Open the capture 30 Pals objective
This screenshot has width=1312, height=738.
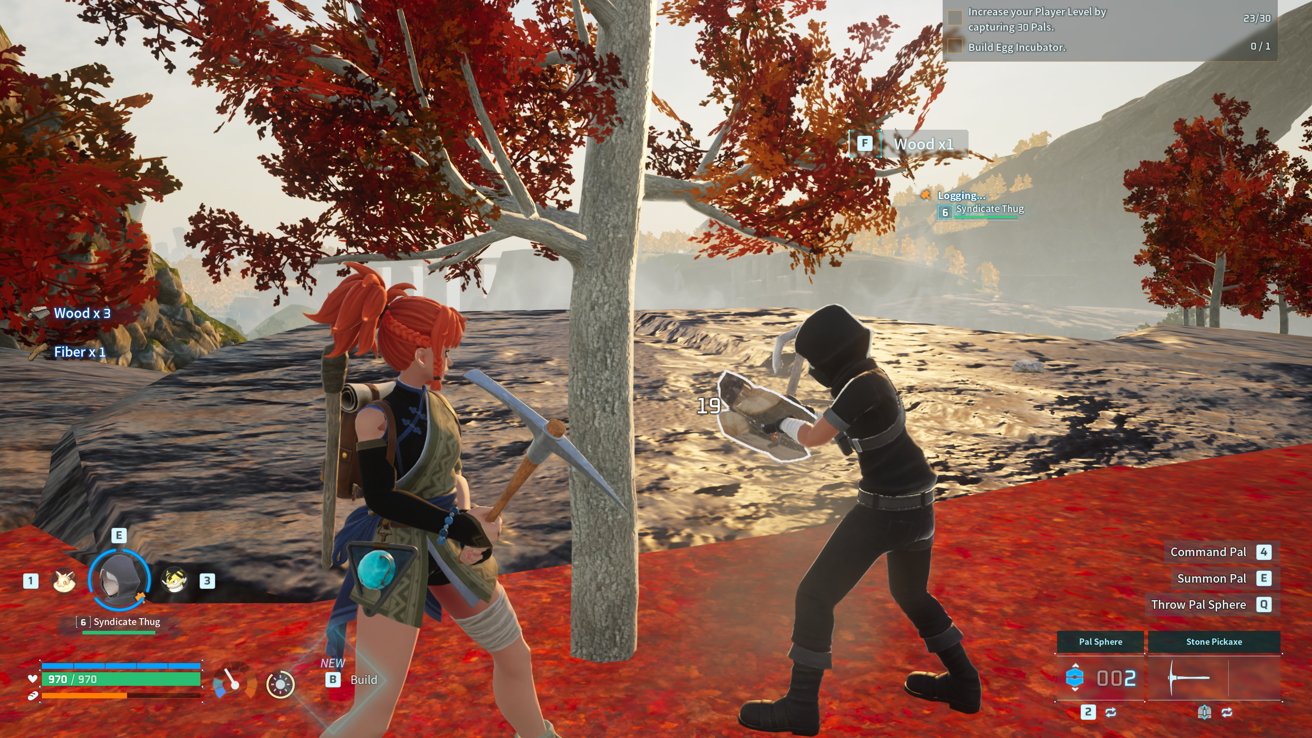[x=1037, y=19]
